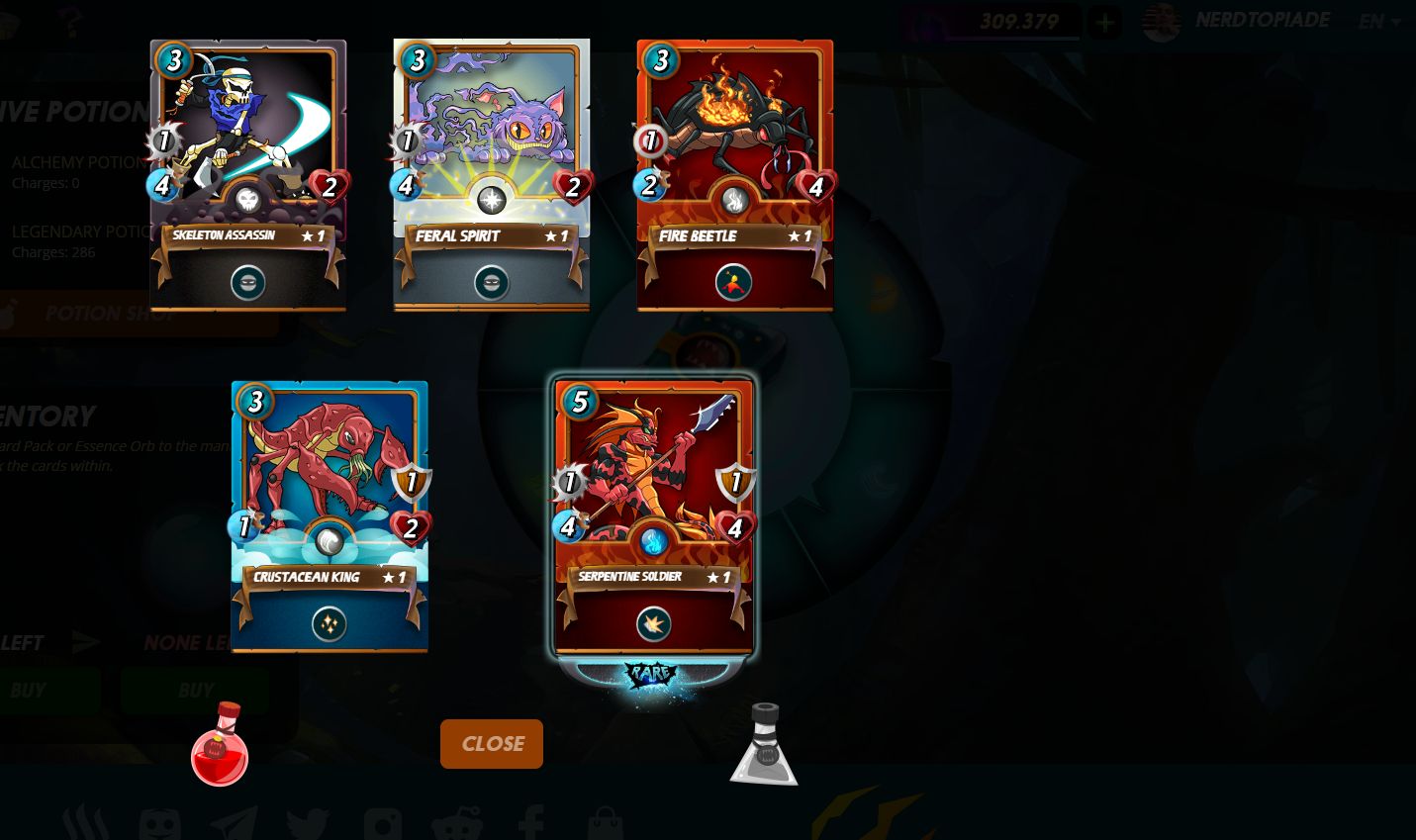The image size is (1416, 840).
Task: Select the Skeleton Assassin card
Action: [x=248, y=174]
